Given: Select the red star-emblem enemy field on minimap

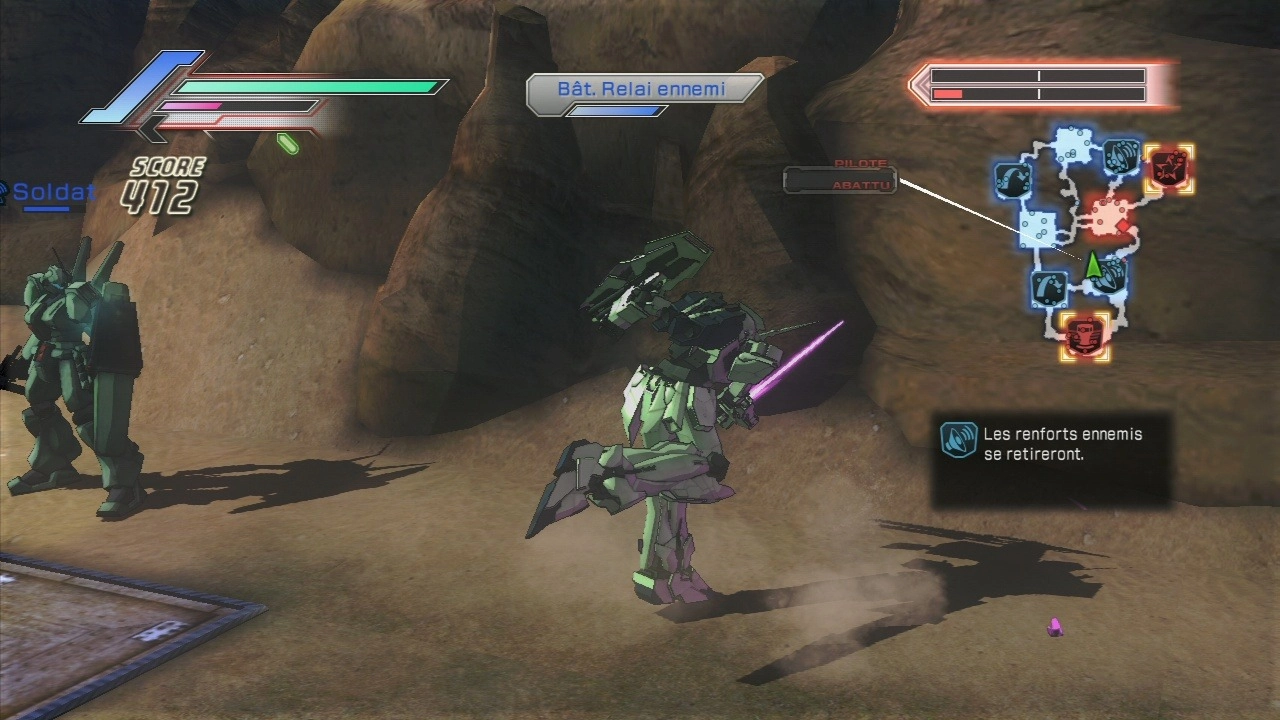Looking at the screenshot, I should 1167,168.
